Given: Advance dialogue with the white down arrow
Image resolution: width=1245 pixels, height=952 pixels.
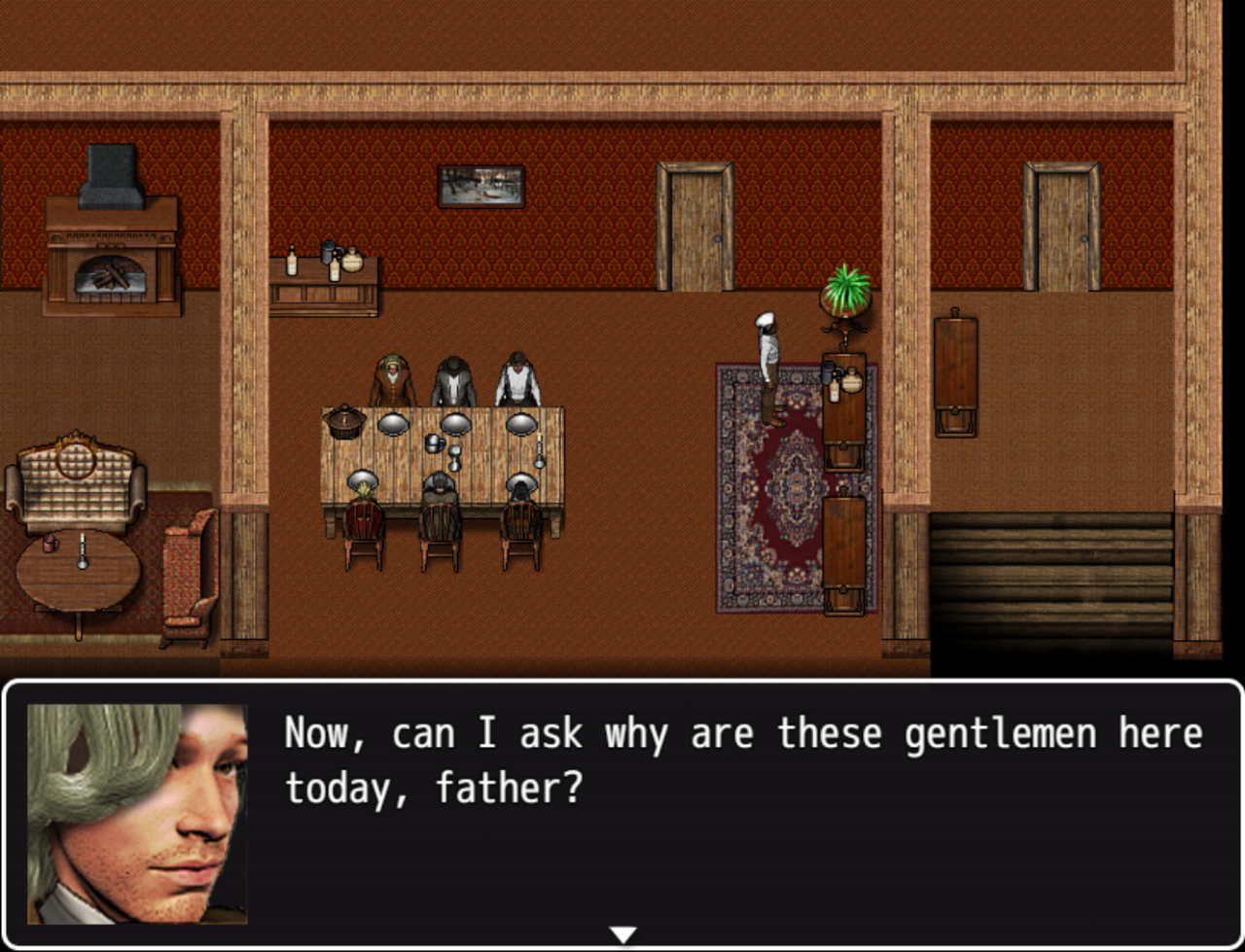Looking at the screenshot, I should pos(622,934).
